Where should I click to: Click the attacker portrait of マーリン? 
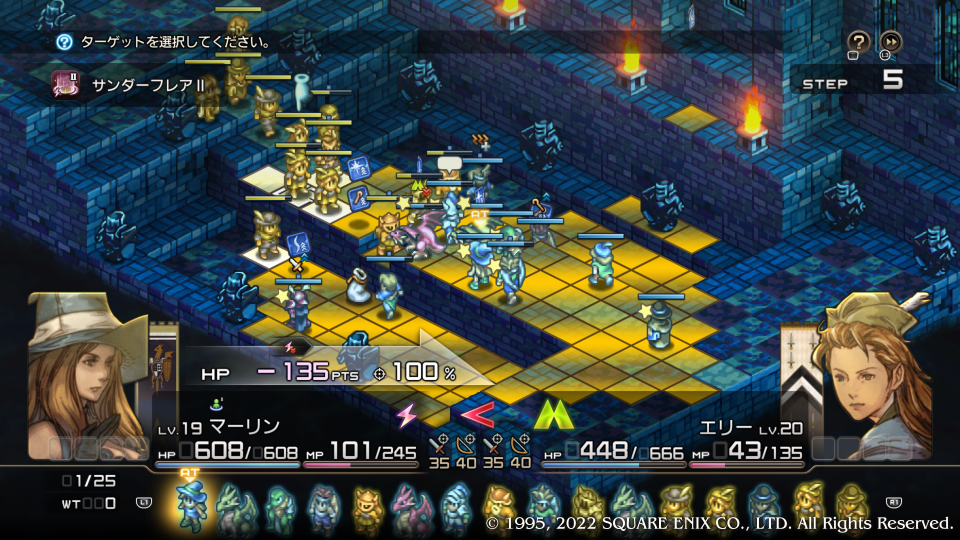(x=87, y=377)
